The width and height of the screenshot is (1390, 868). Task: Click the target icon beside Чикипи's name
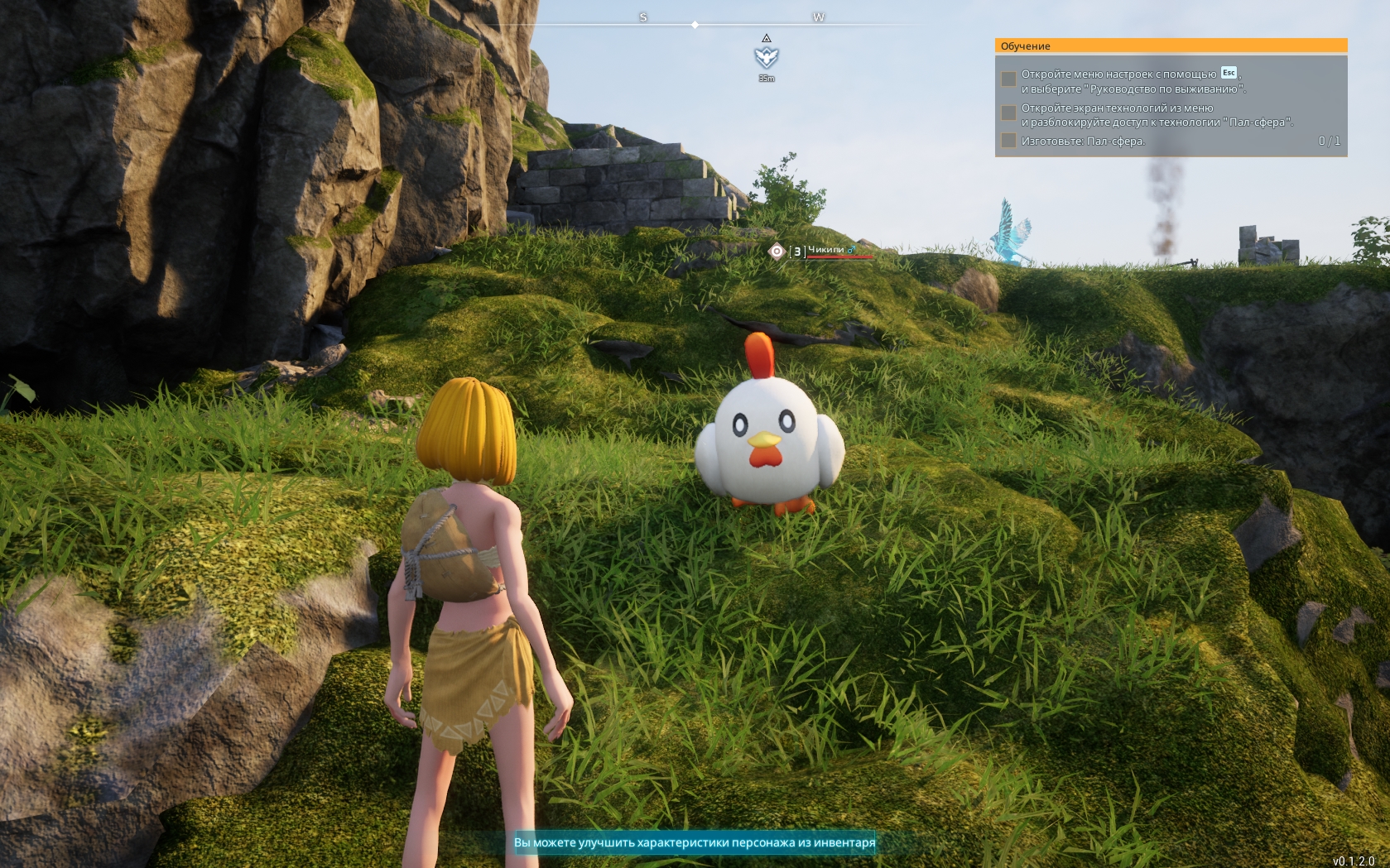point(777,252)
